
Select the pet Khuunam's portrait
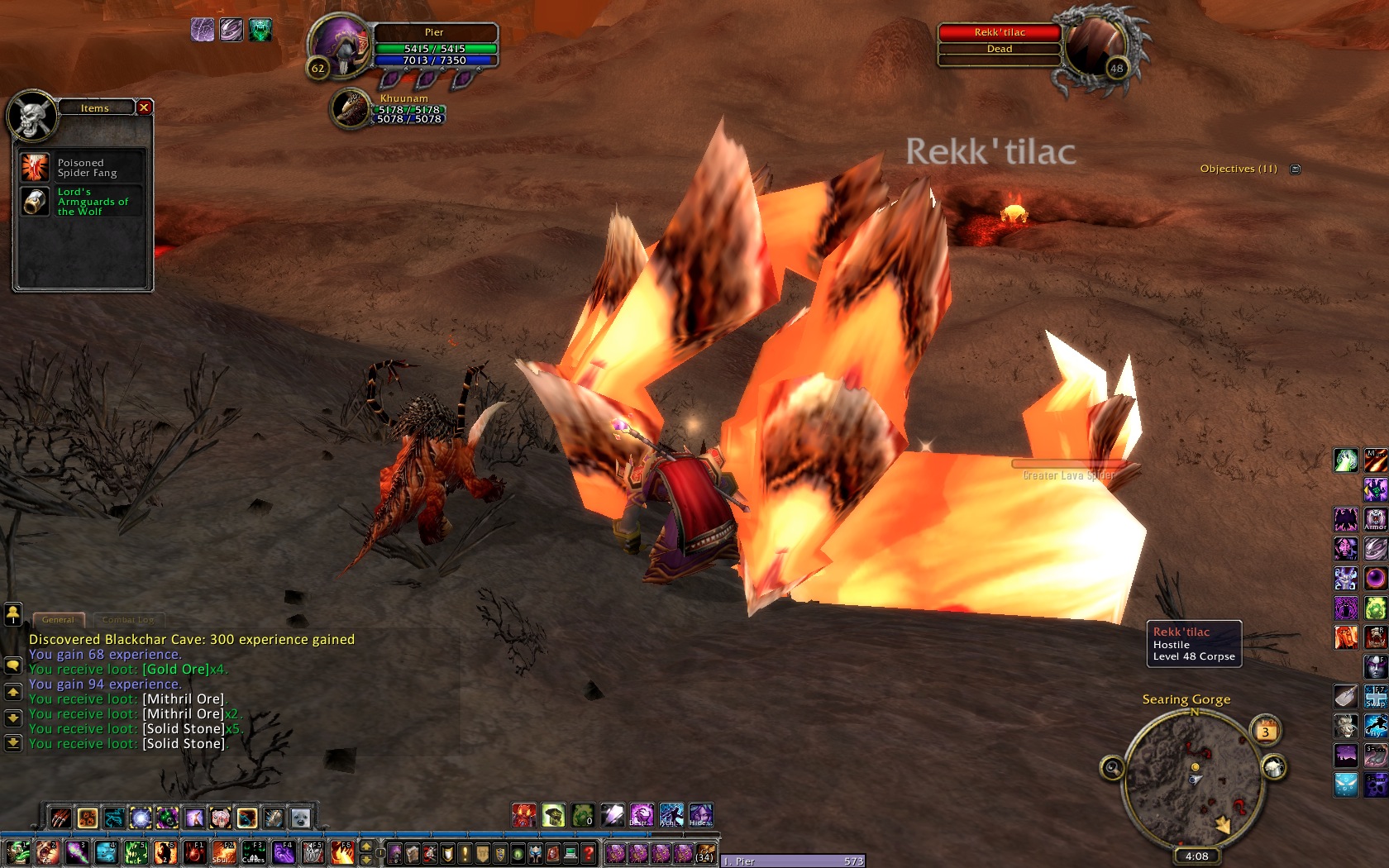[x=351, y=109]
